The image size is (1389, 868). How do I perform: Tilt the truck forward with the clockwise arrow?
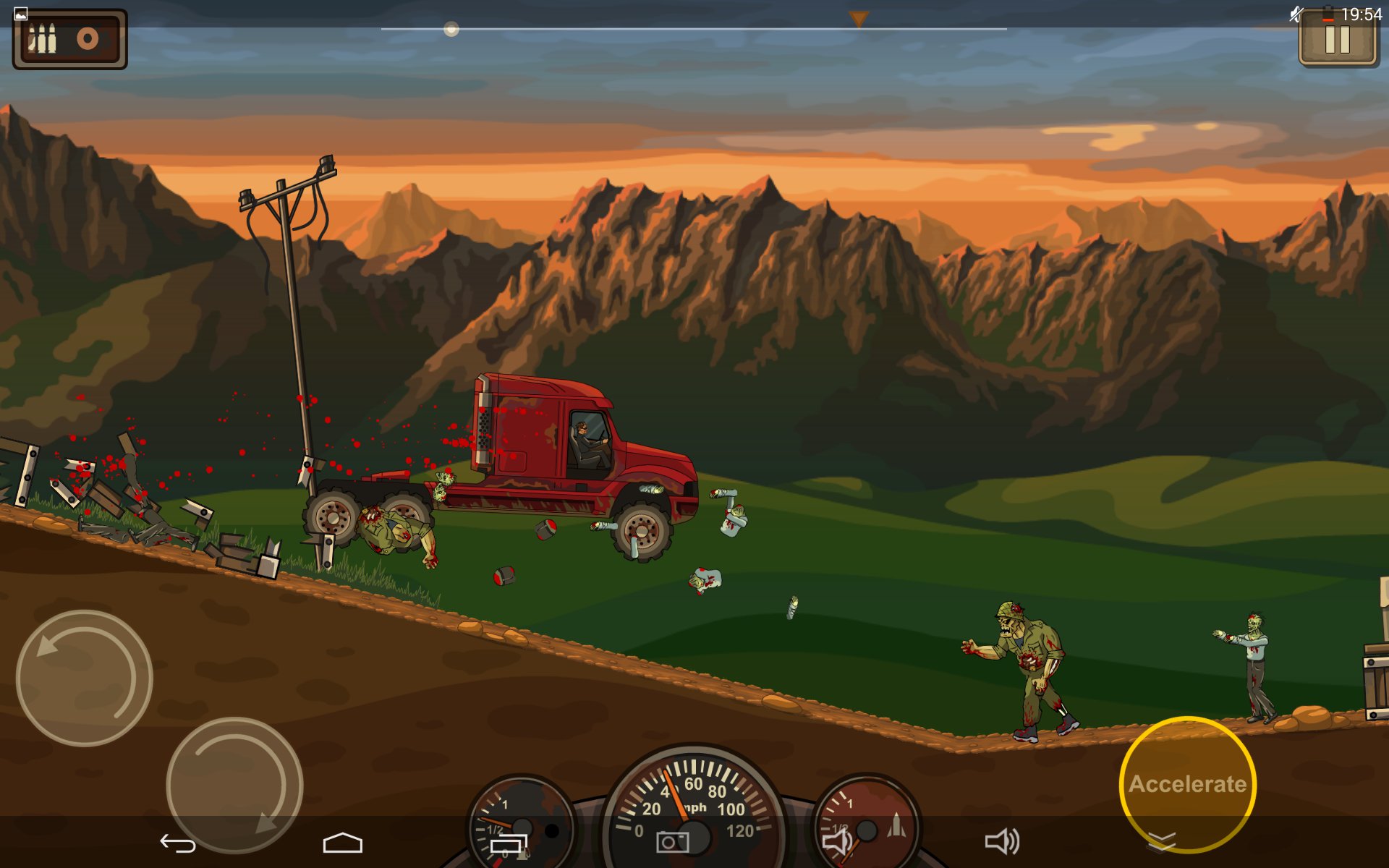(234, 785)
